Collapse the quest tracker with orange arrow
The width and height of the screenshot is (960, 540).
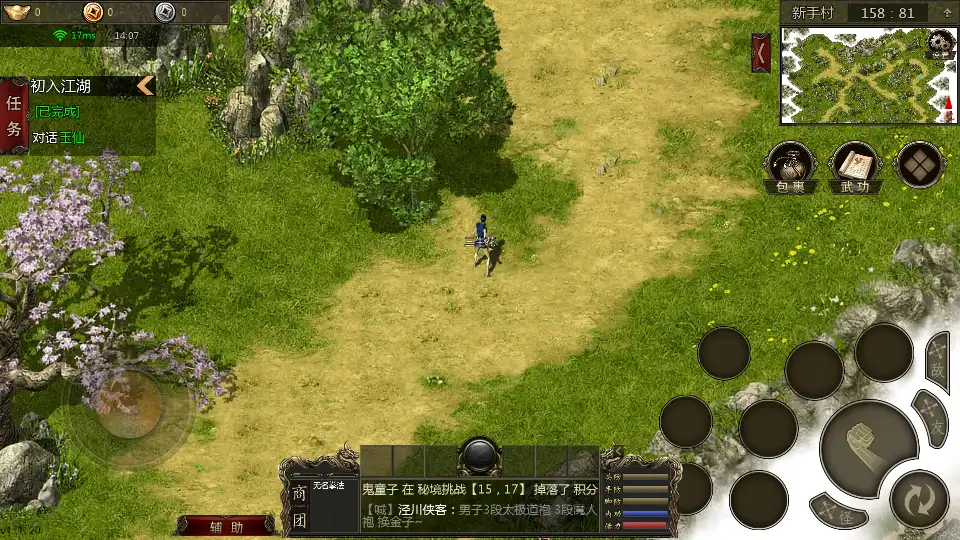[146, 86]
